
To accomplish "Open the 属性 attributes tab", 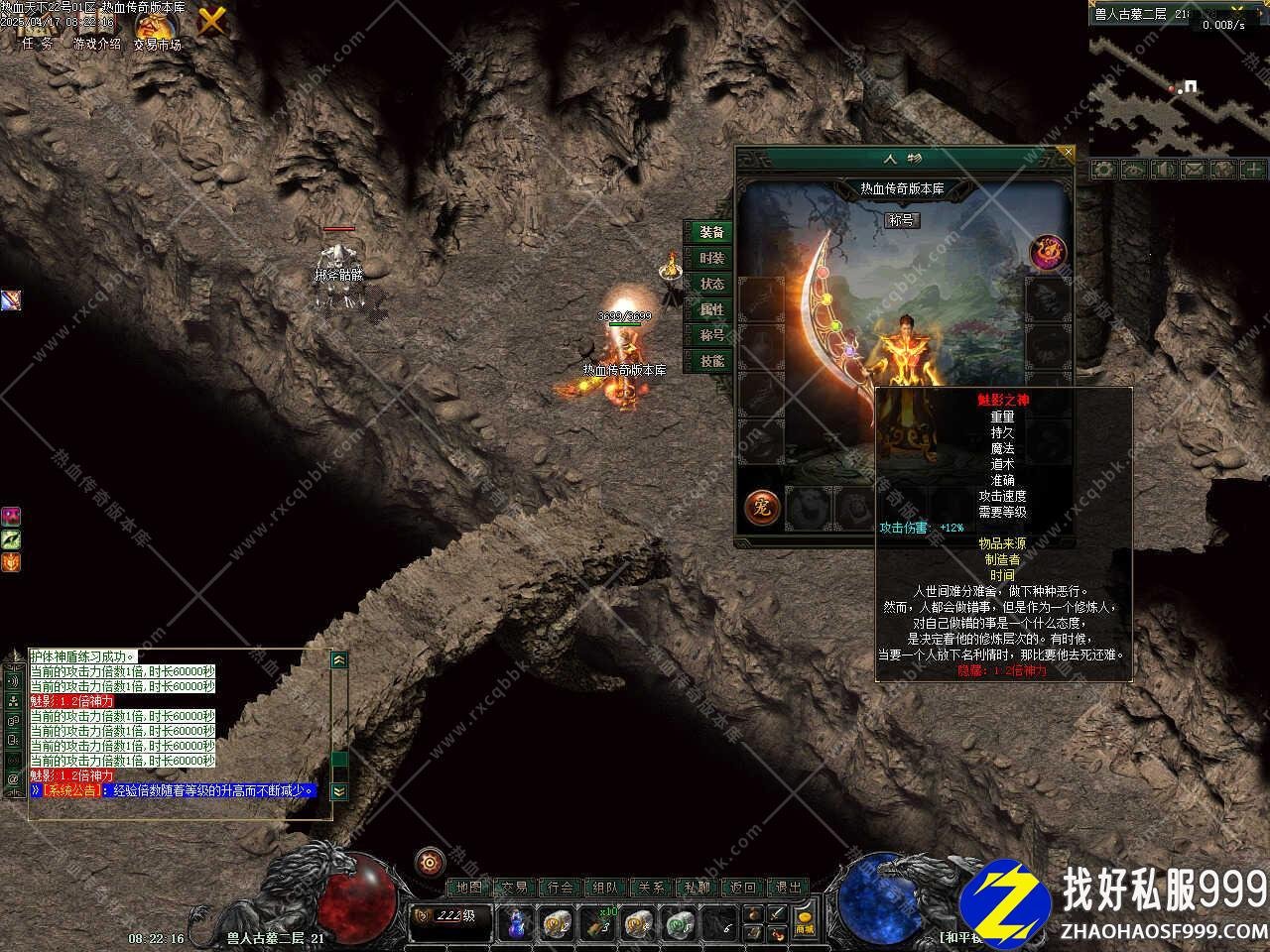I will 711,309.
